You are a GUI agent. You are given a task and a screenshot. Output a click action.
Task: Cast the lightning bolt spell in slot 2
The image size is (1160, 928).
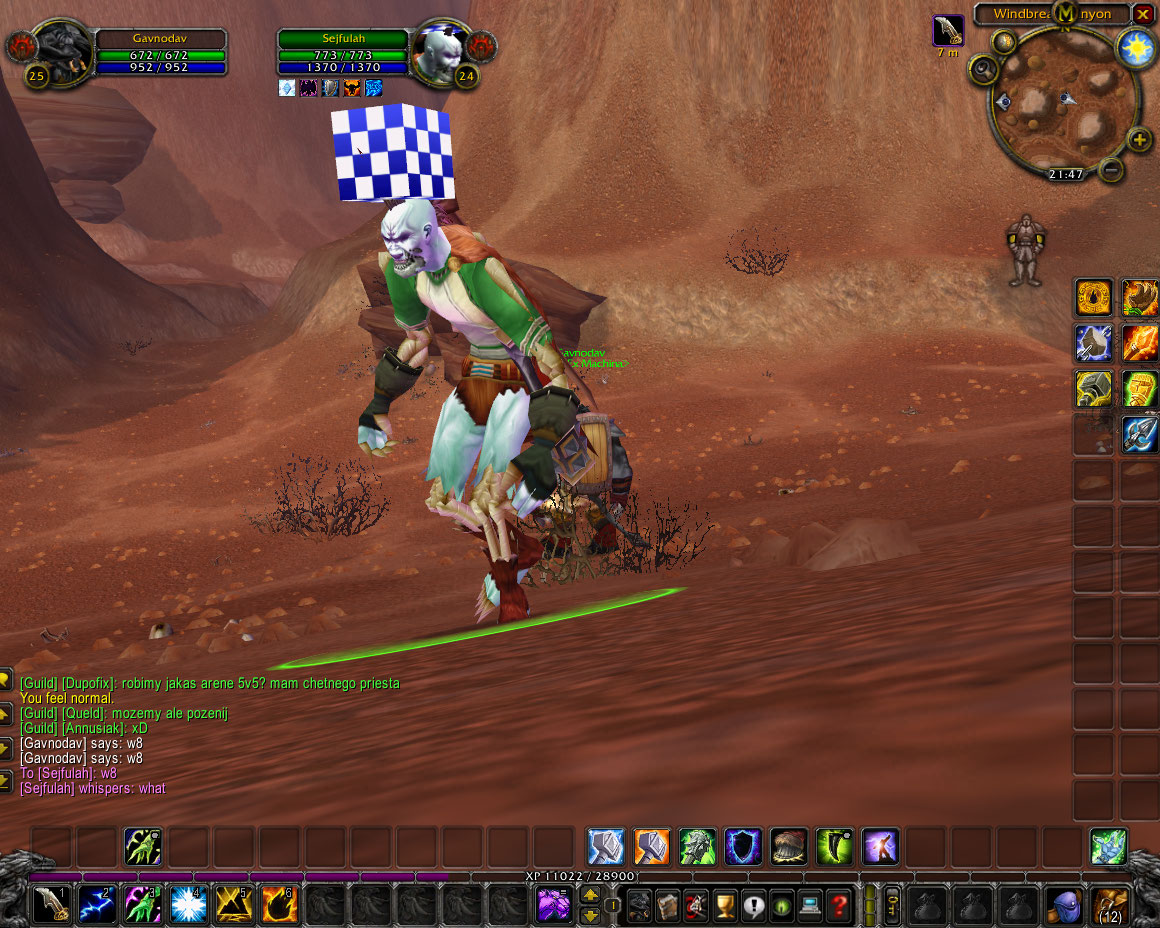pos(98,904)
